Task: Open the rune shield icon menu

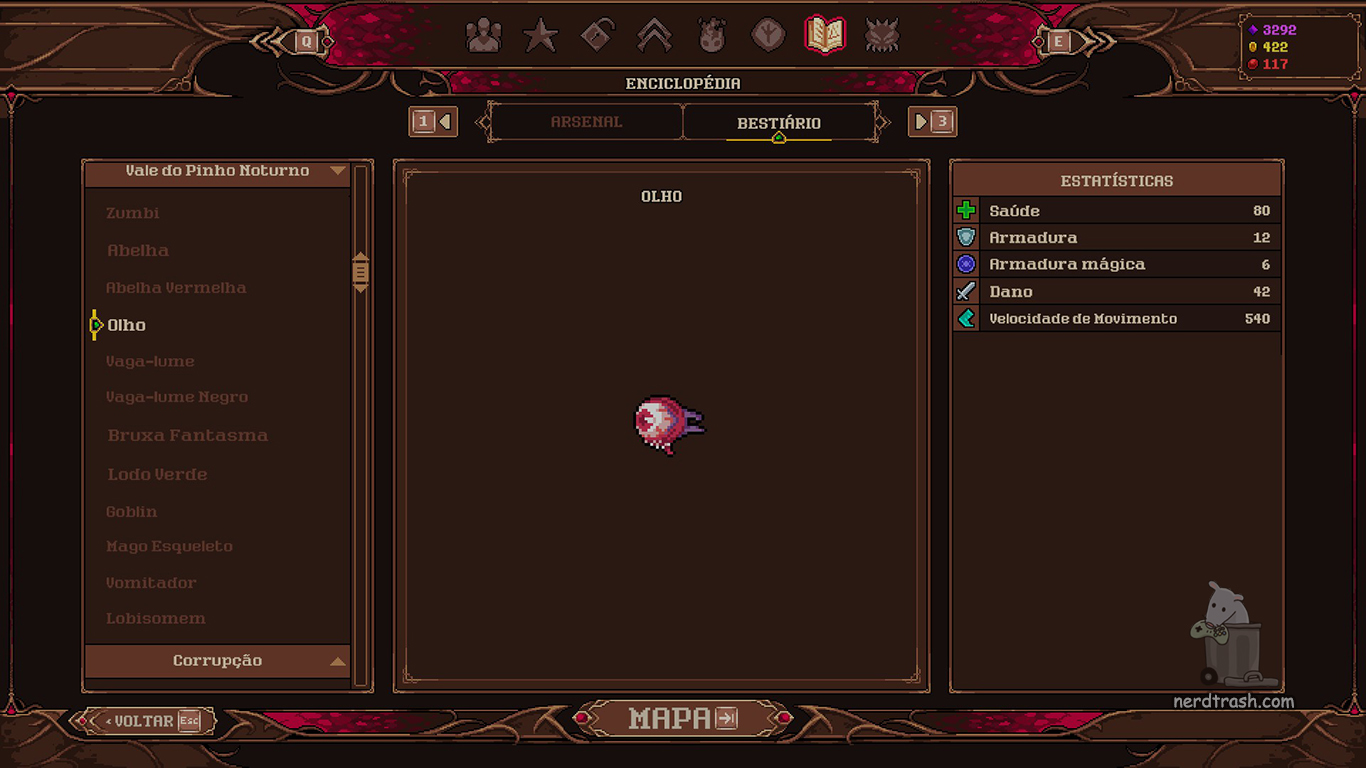Action: tap(768, 37)
